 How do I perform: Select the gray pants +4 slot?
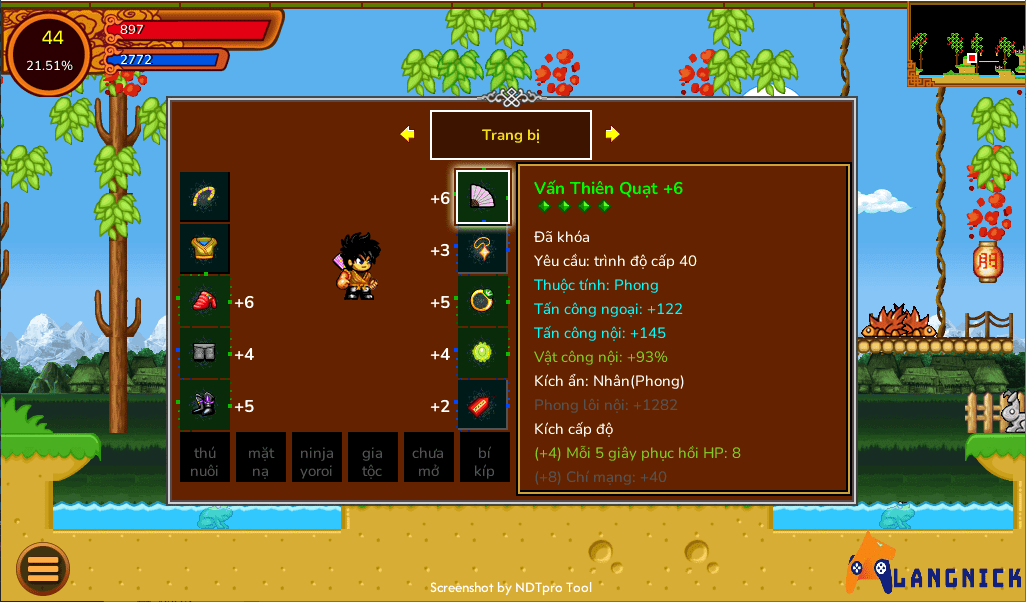(205, 354)
